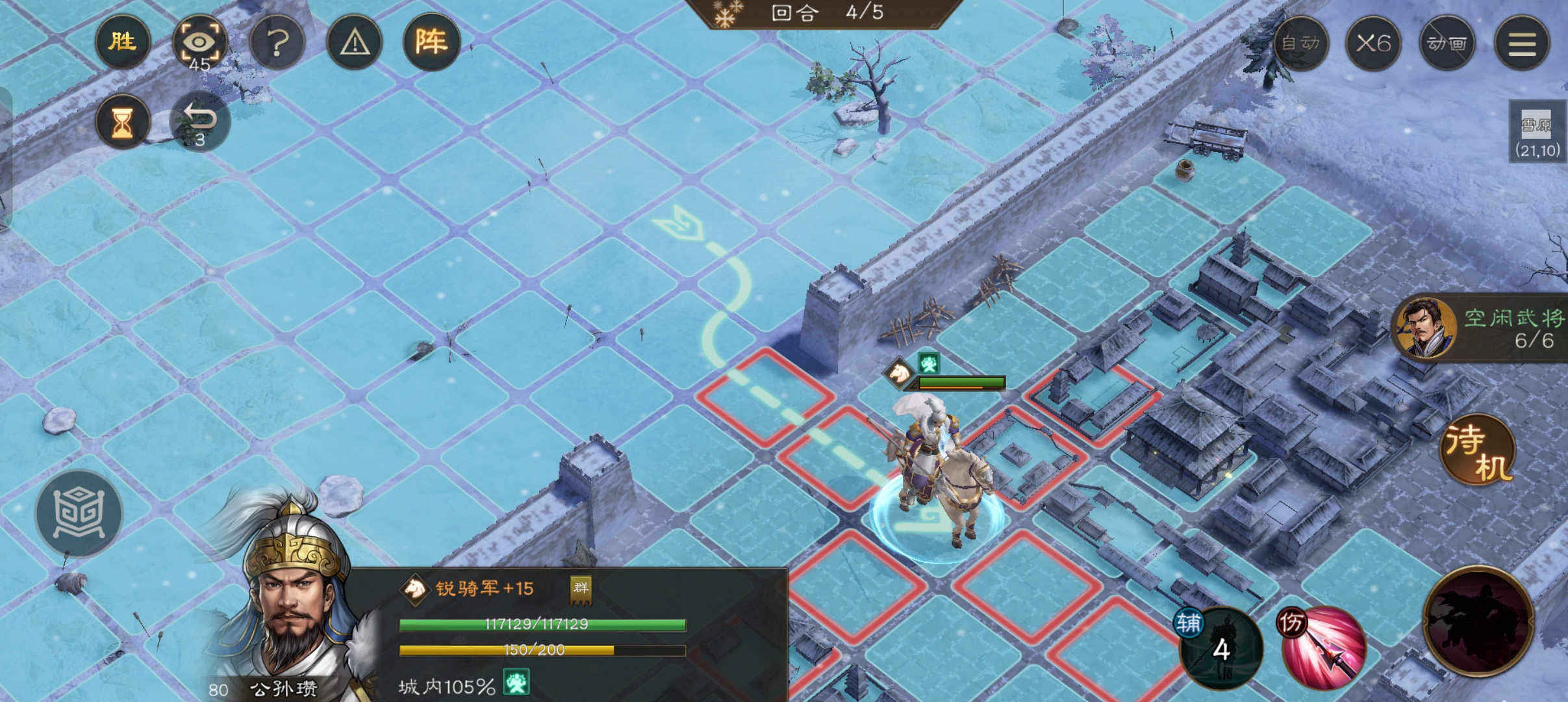The height and width of the screenshot is (702, 1568).
Task: Click the warning triangle icon
Action: 355,42
